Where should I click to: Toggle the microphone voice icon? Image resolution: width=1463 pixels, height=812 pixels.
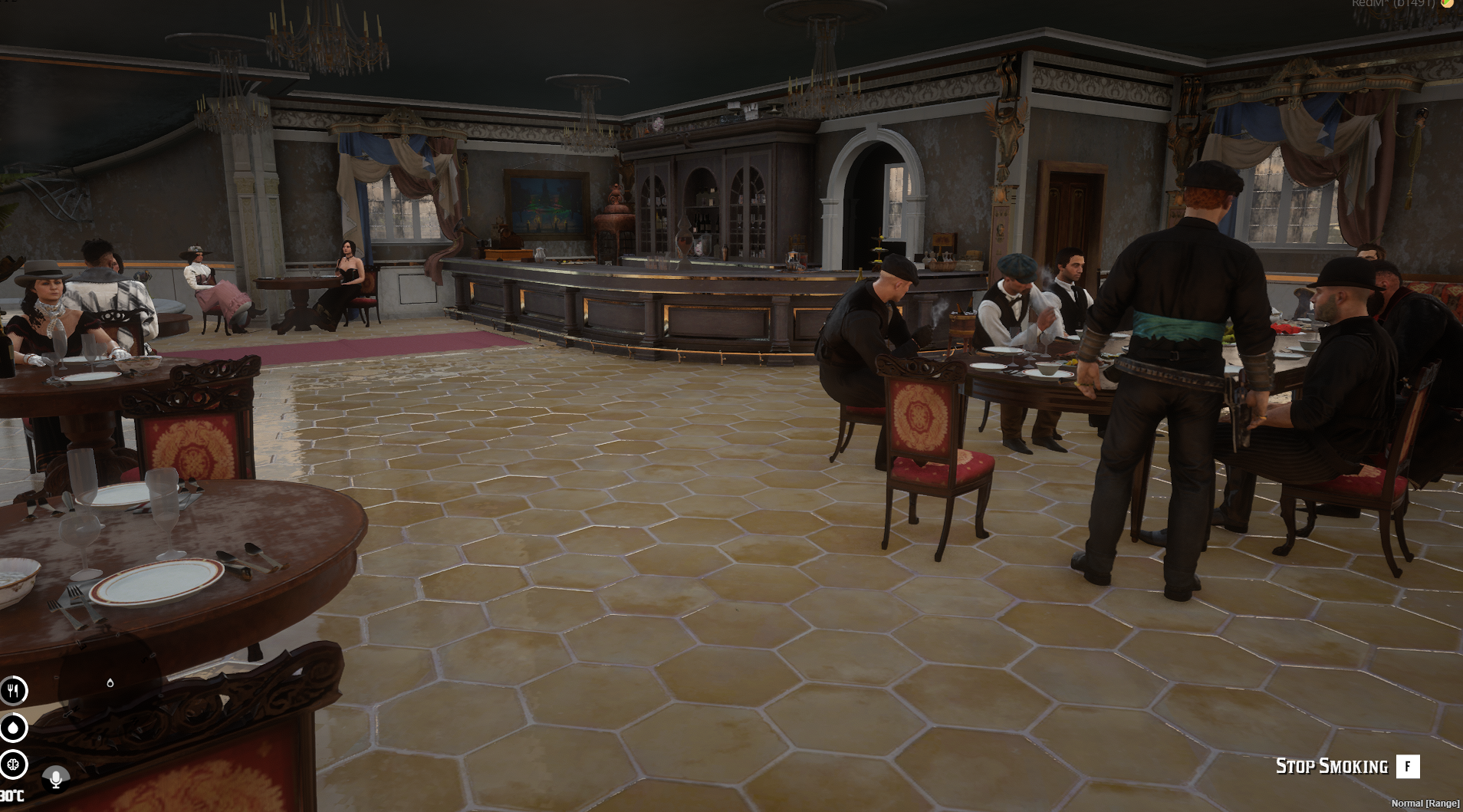point(55,779)
